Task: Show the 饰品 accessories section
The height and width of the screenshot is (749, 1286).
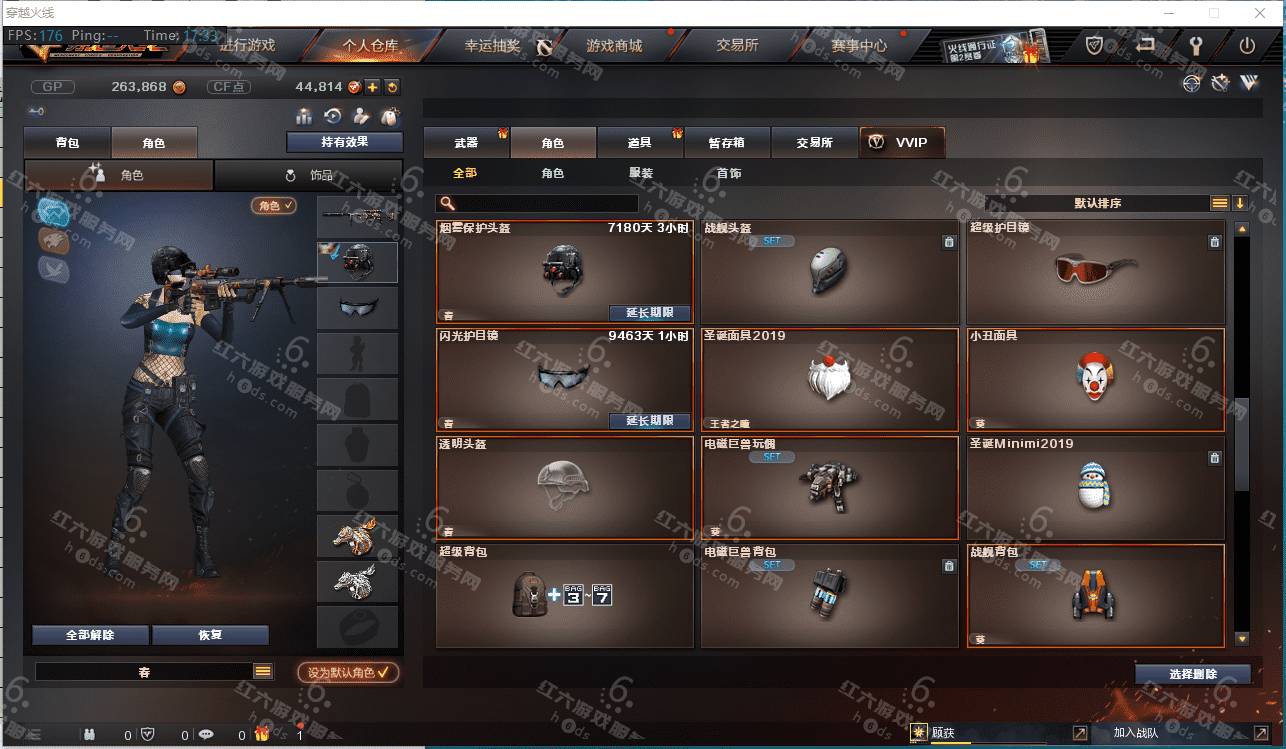Action: (x=309, y=175)
